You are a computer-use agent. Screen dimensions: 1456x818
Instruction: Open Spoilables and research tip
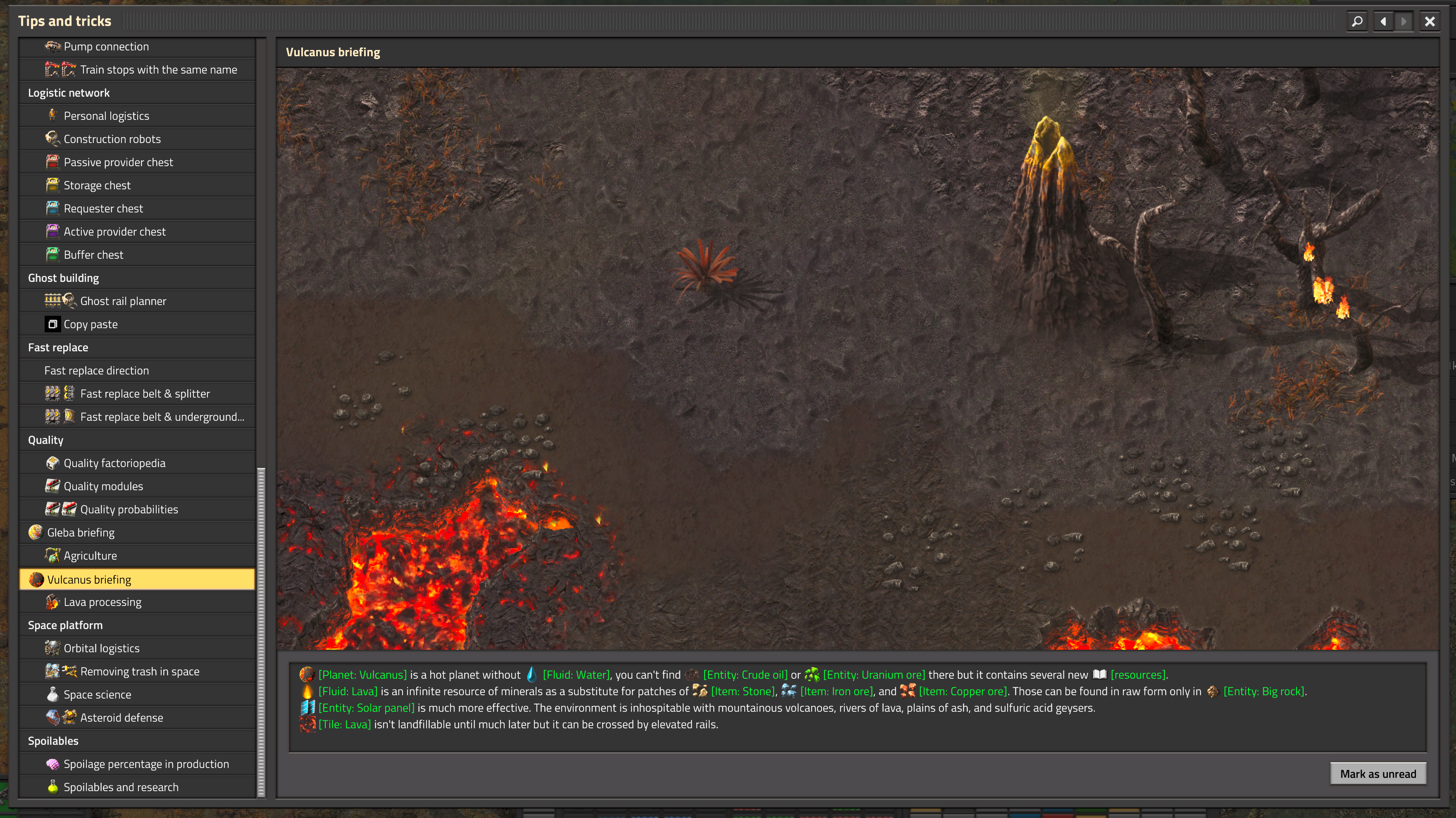coord(120,787)
